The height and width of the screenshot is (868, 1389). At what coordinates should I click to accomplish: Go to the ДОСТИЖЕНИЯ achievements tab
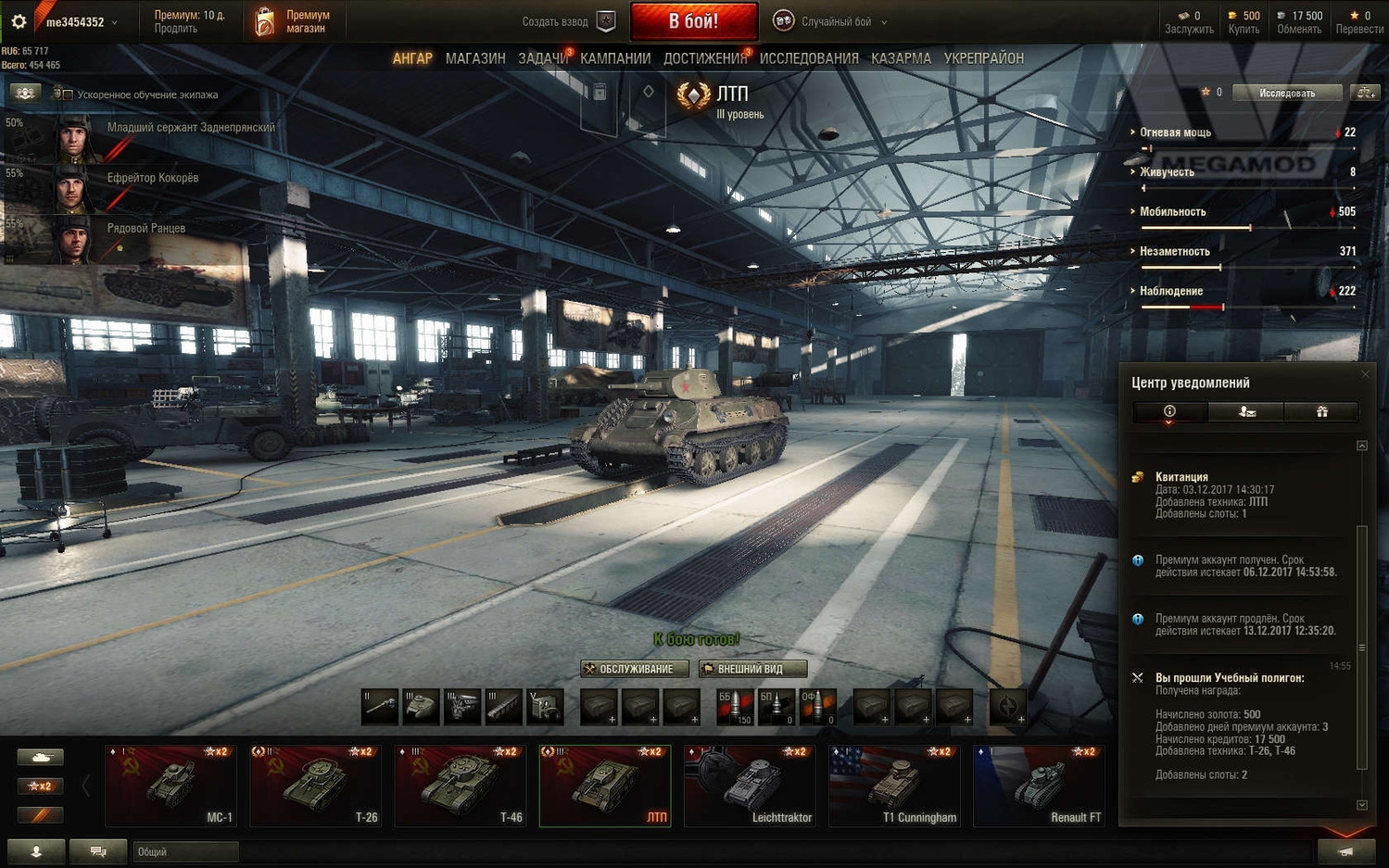[x=704, y=58]
